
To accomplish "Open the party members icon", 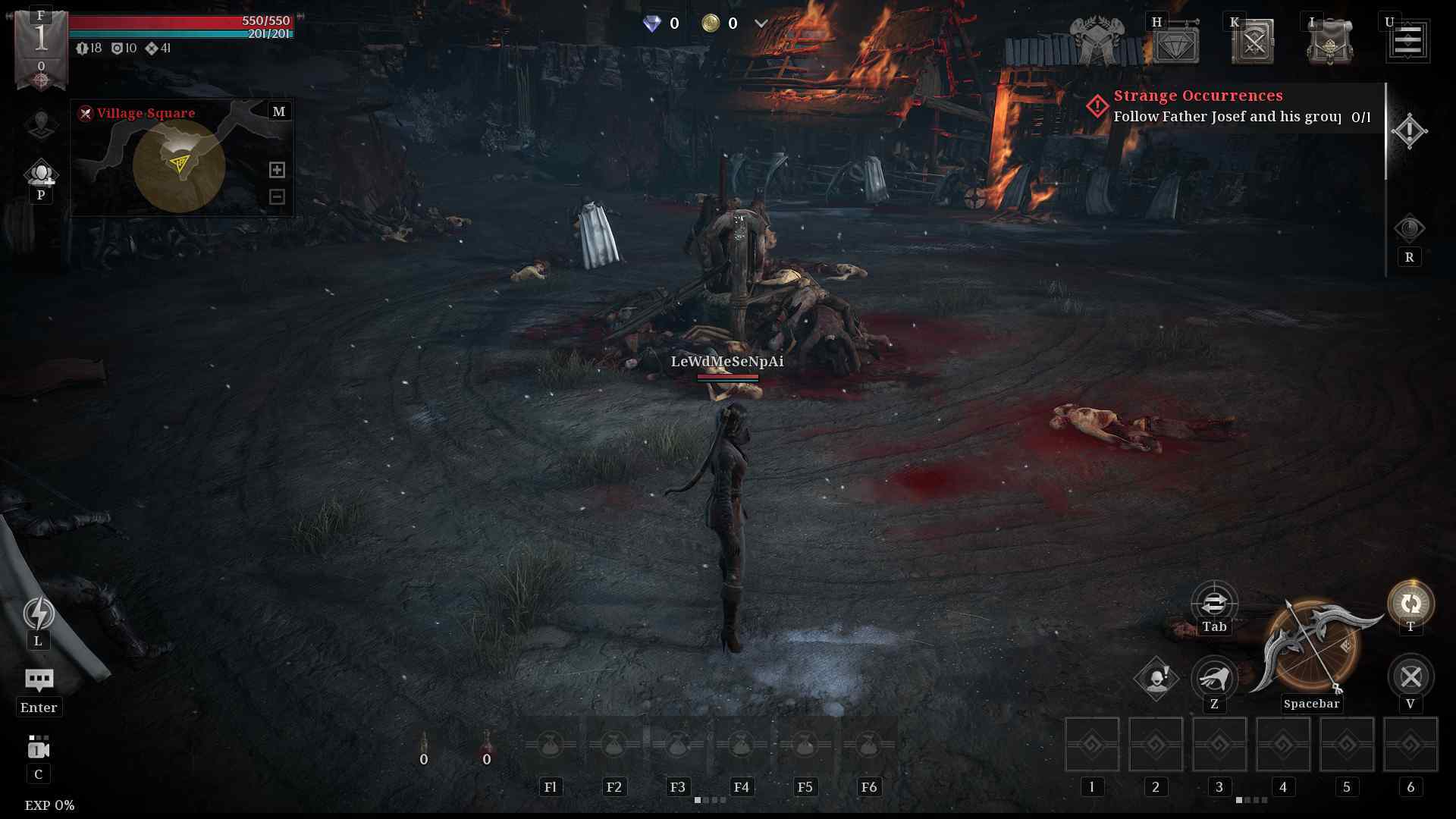I will pyautogui.click(x=41, y=174).
